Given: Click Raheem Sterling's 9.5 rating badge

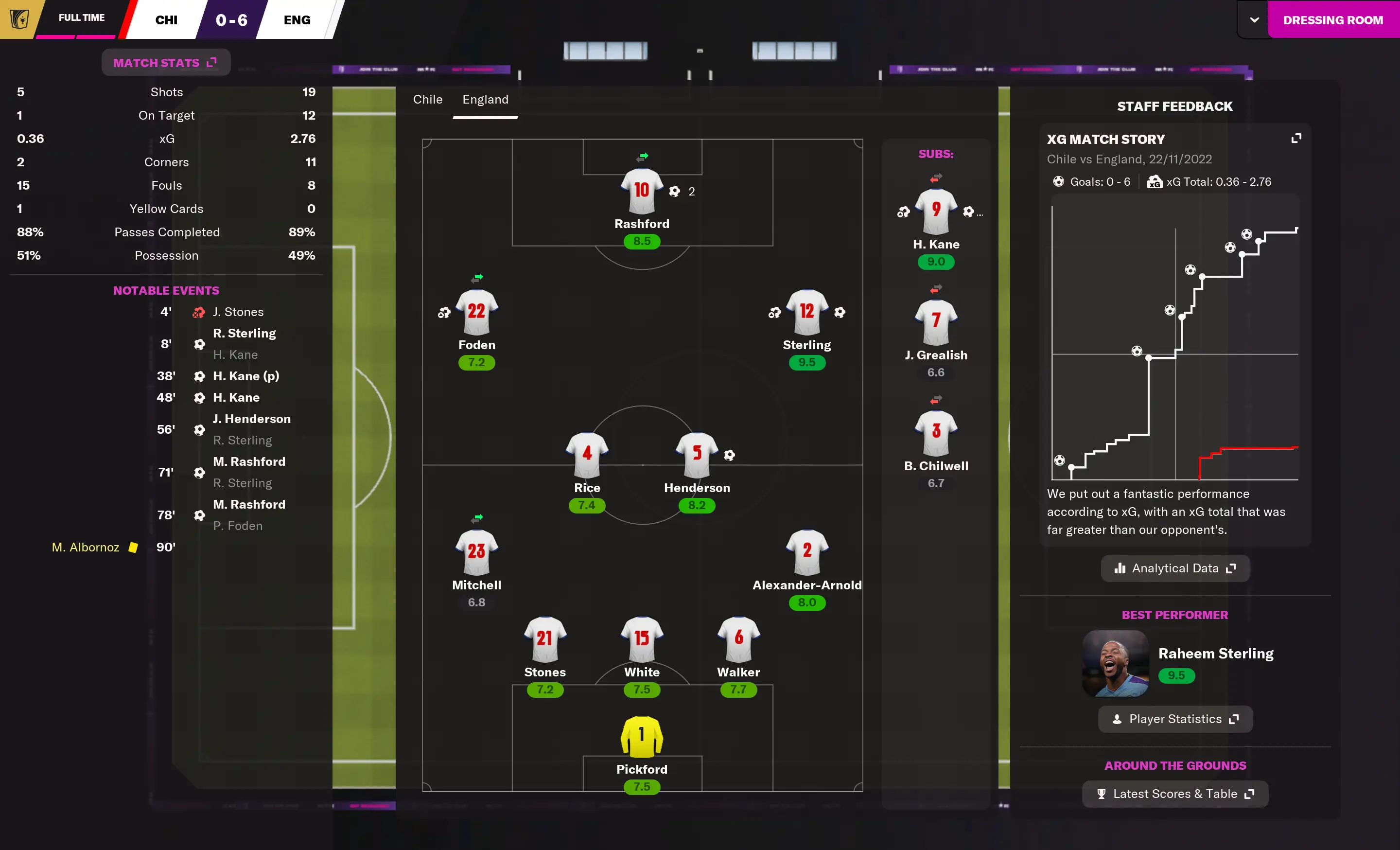Looking at the screenshot, I should tap(1177, 676).
